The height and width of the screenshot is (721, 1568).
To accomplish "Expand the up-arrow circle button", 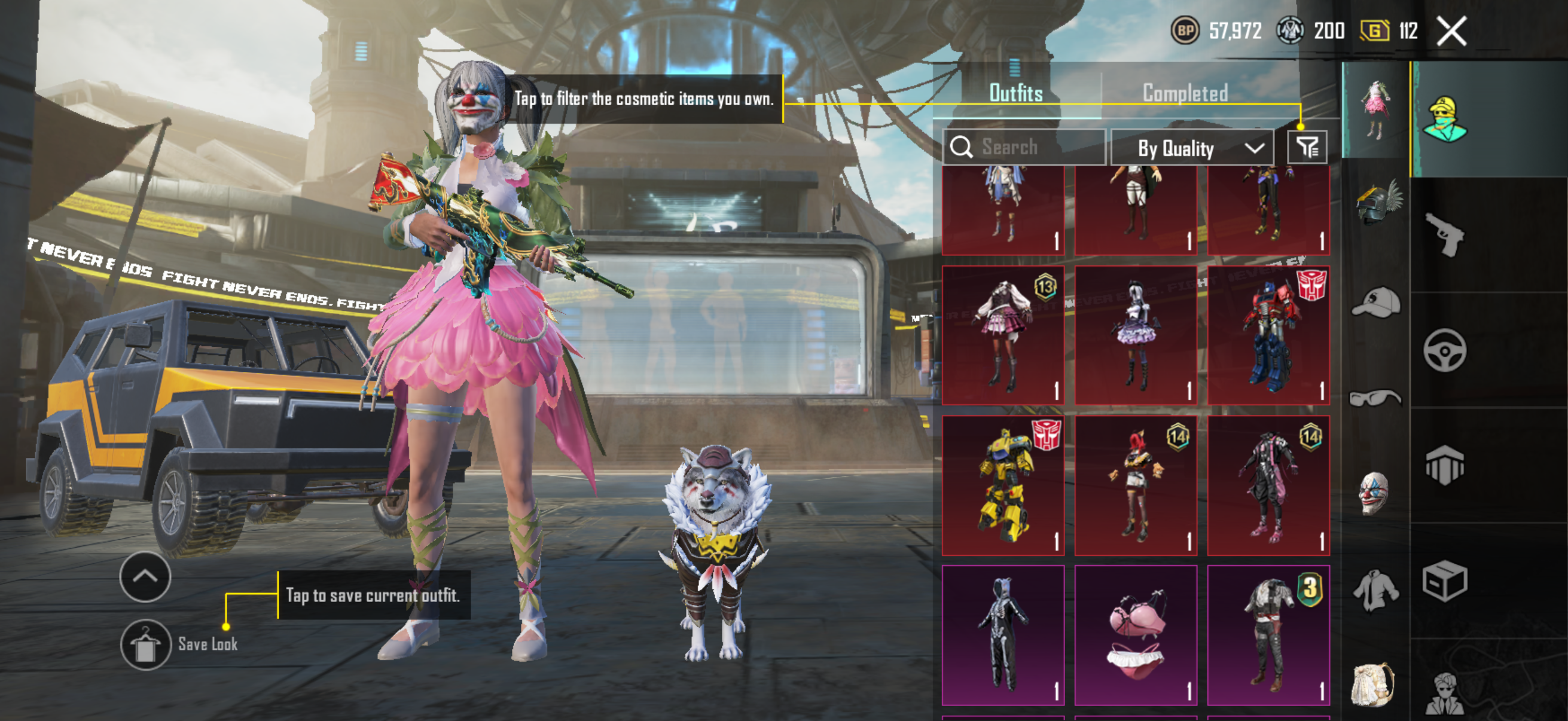I will (x=145, y=576).
